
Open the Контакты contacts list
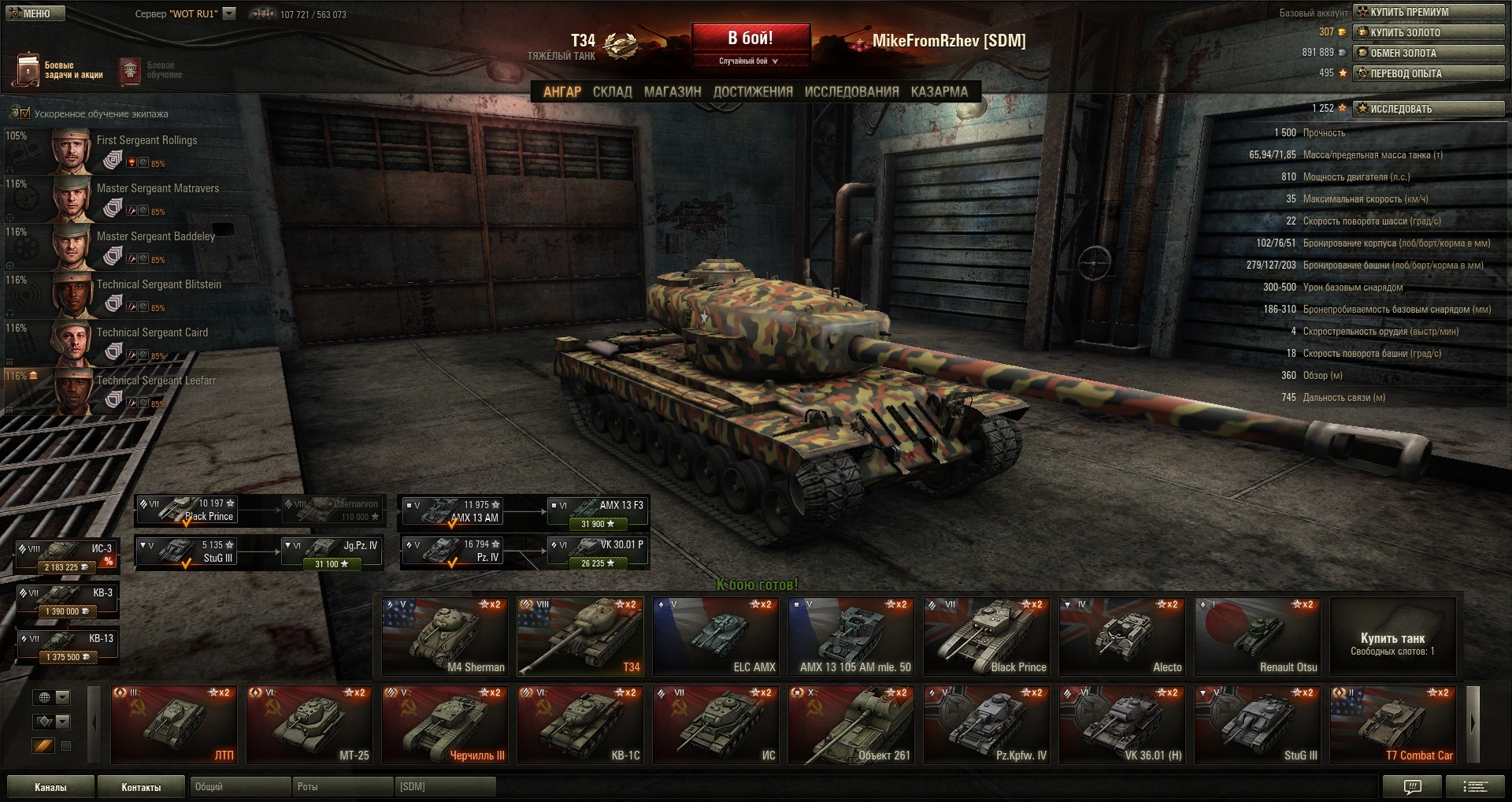(141, 787)
